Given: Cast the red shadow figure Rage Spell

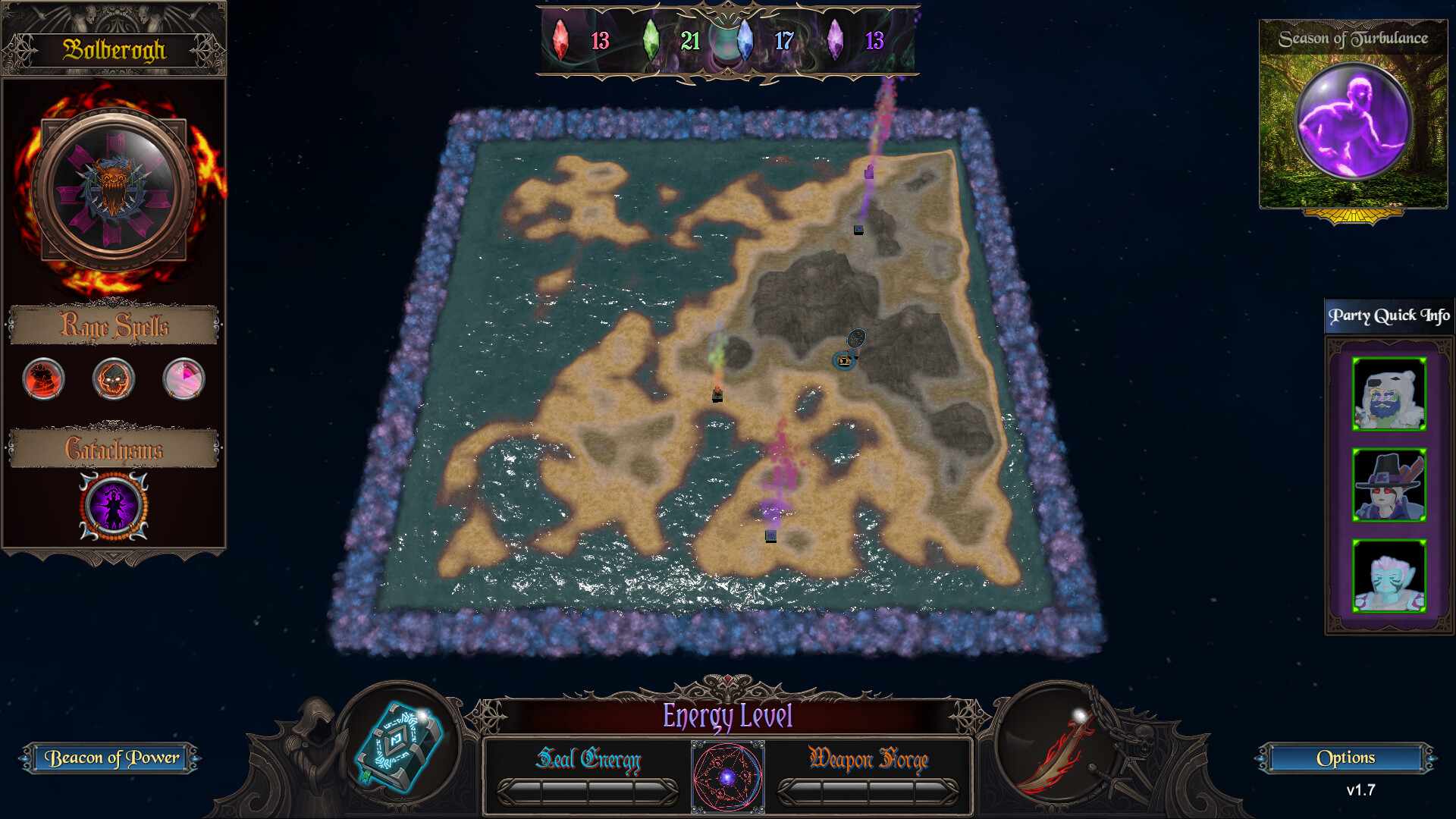Looking at the screenshot, I should click(x=42, y=379).
